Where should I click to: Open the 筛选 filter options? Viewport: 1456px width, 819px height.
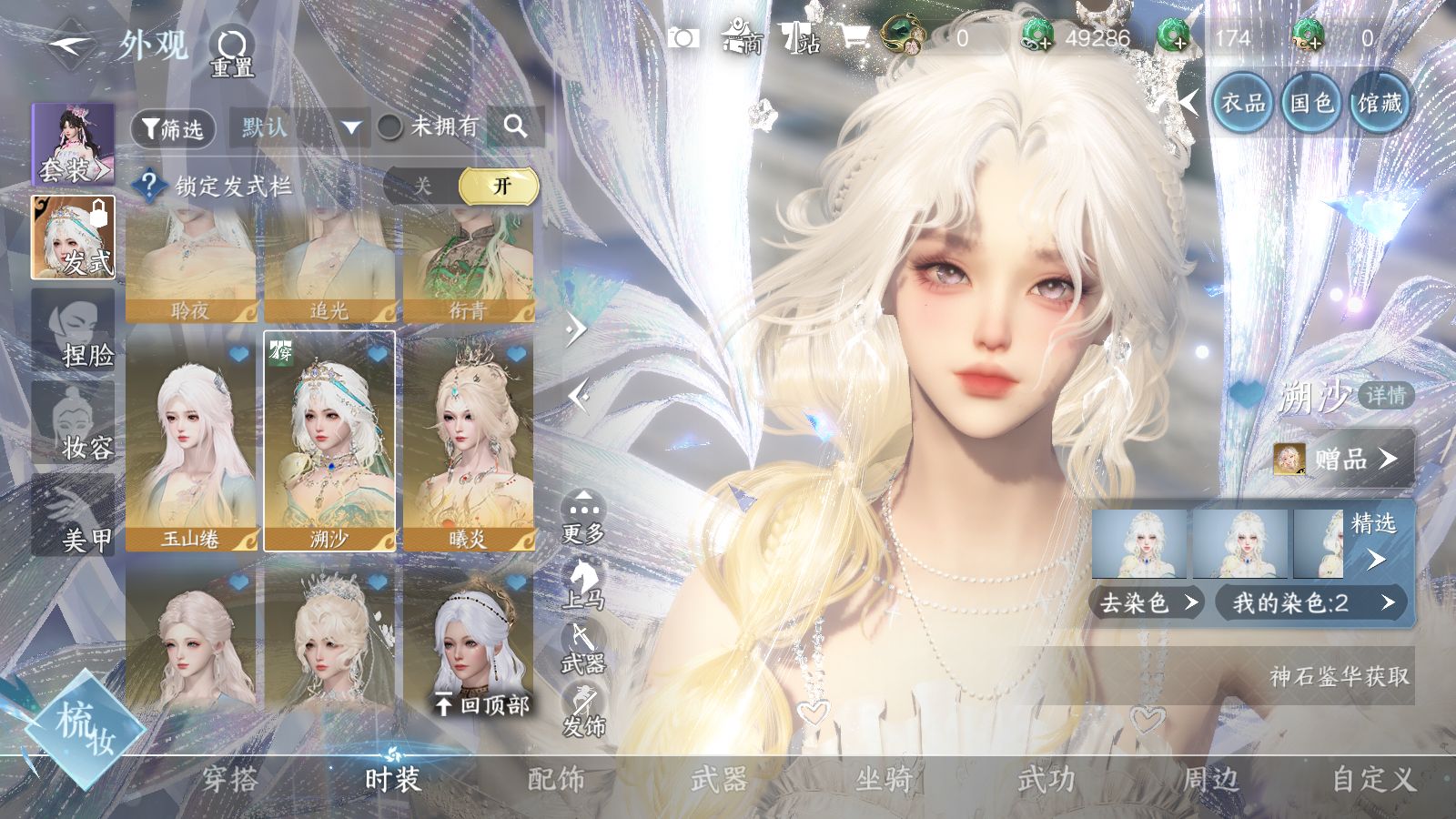[173, 128]
